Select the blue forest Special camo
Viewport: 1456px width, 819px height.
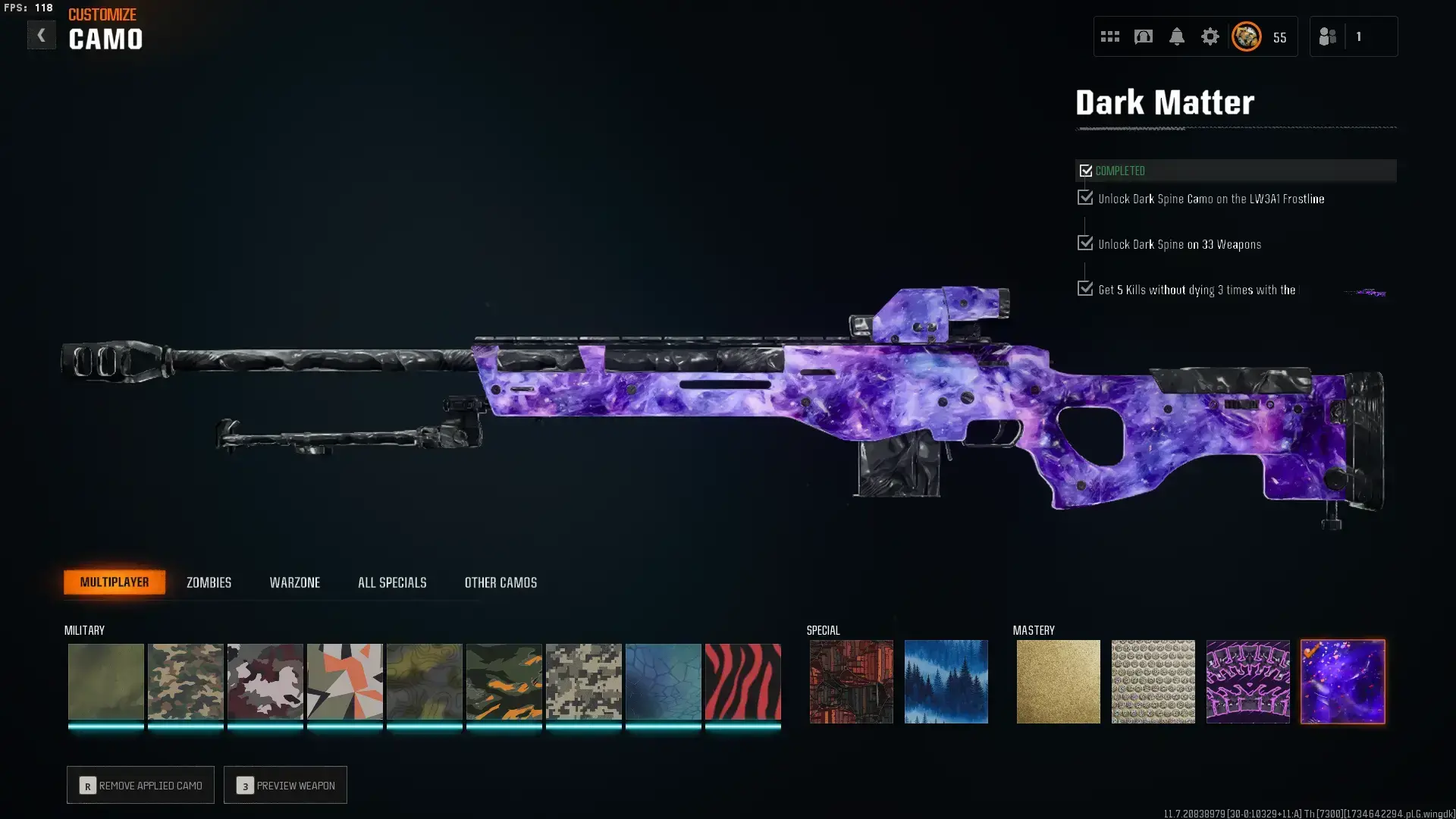946,681
